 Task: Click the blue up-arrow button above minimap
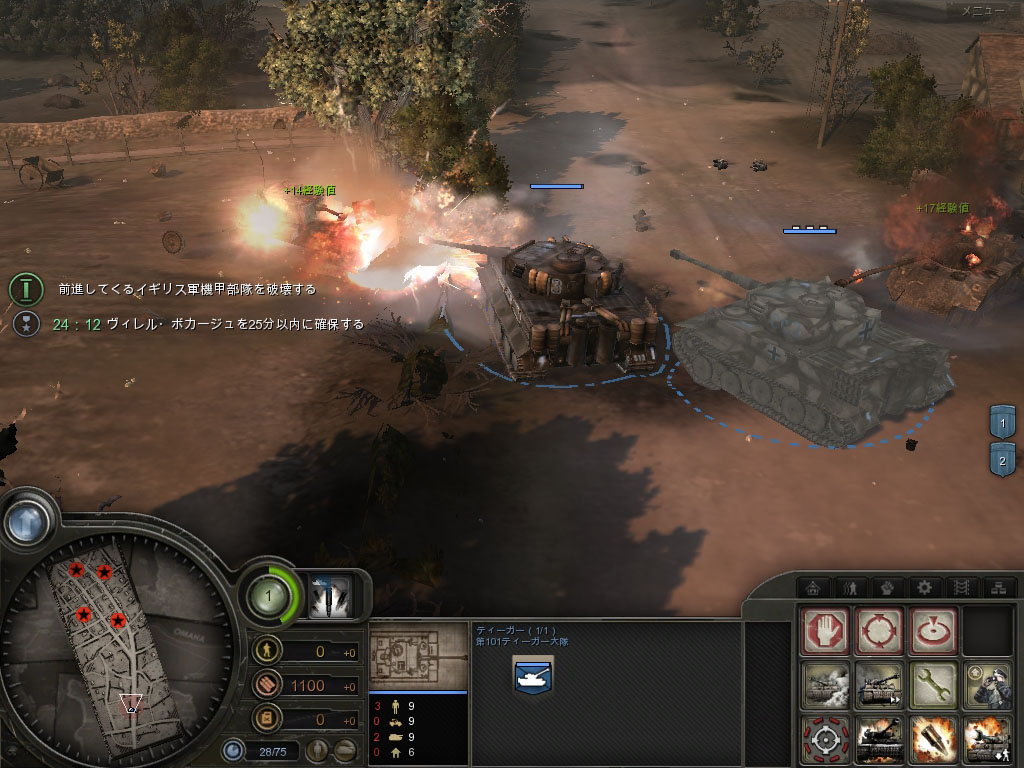(27, 519)
